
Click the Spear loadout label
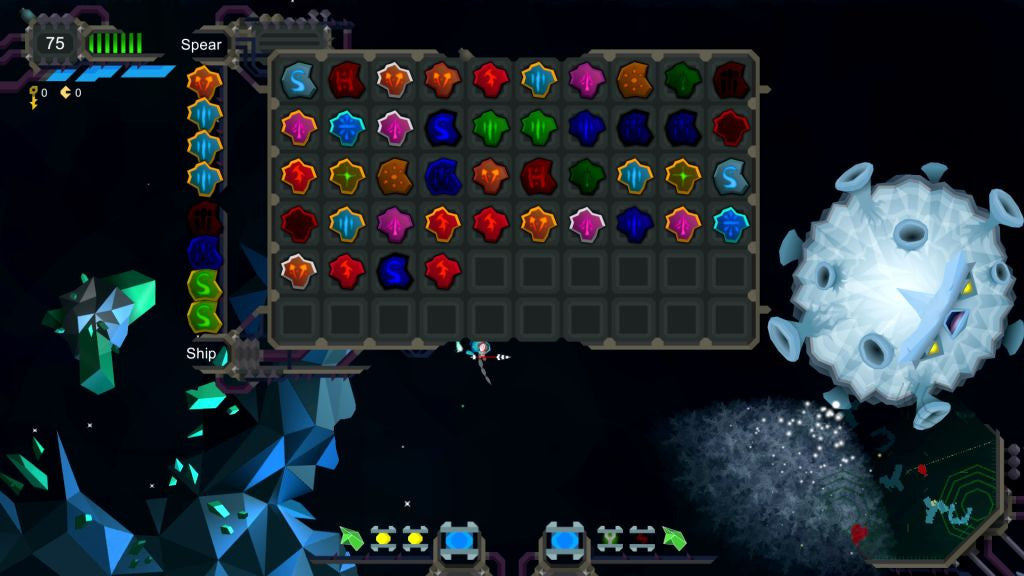click(x=201, y=45)
